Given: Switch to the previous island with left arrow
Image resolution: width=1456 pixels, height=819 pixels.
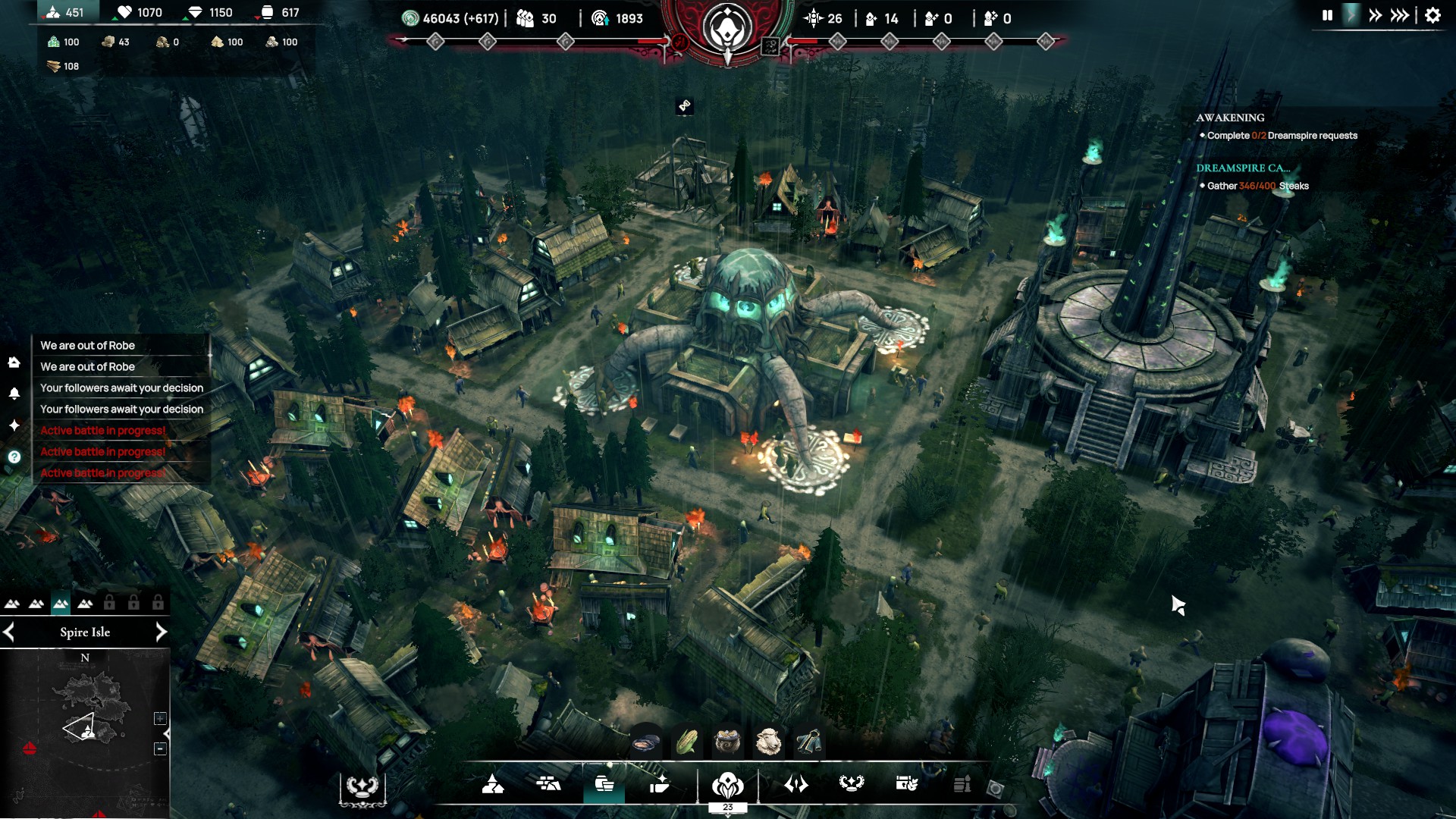Looking at the screenshot, I should pyautogui.click(x=9, y=632).
